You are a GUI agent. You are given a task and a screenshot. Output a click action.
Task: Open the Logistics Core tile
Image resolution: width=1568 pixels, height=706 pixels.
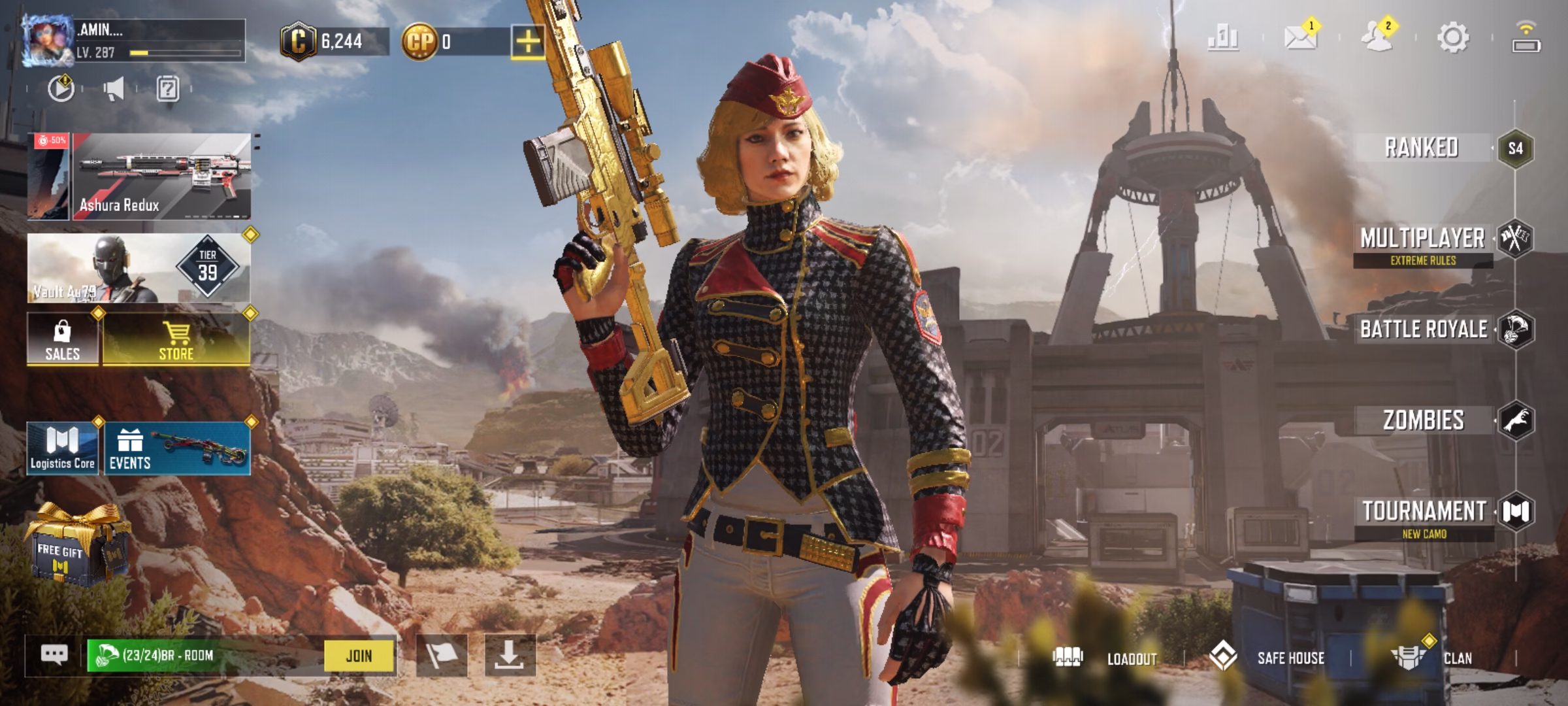point(63,448)
